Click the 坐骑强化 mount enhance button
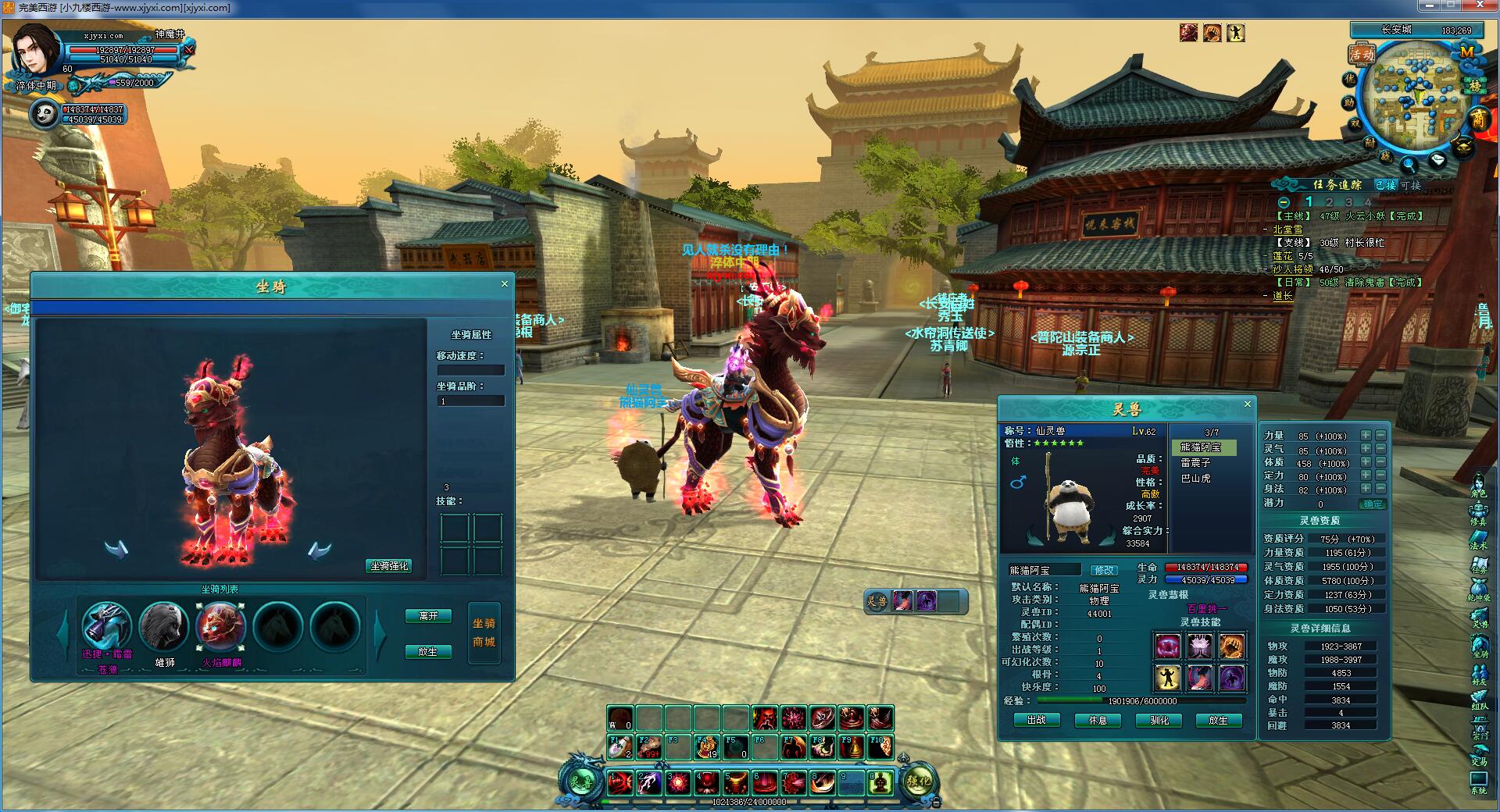Image resolution: width=1500 pixels, height=812 pixels. (x=388, y=566)
